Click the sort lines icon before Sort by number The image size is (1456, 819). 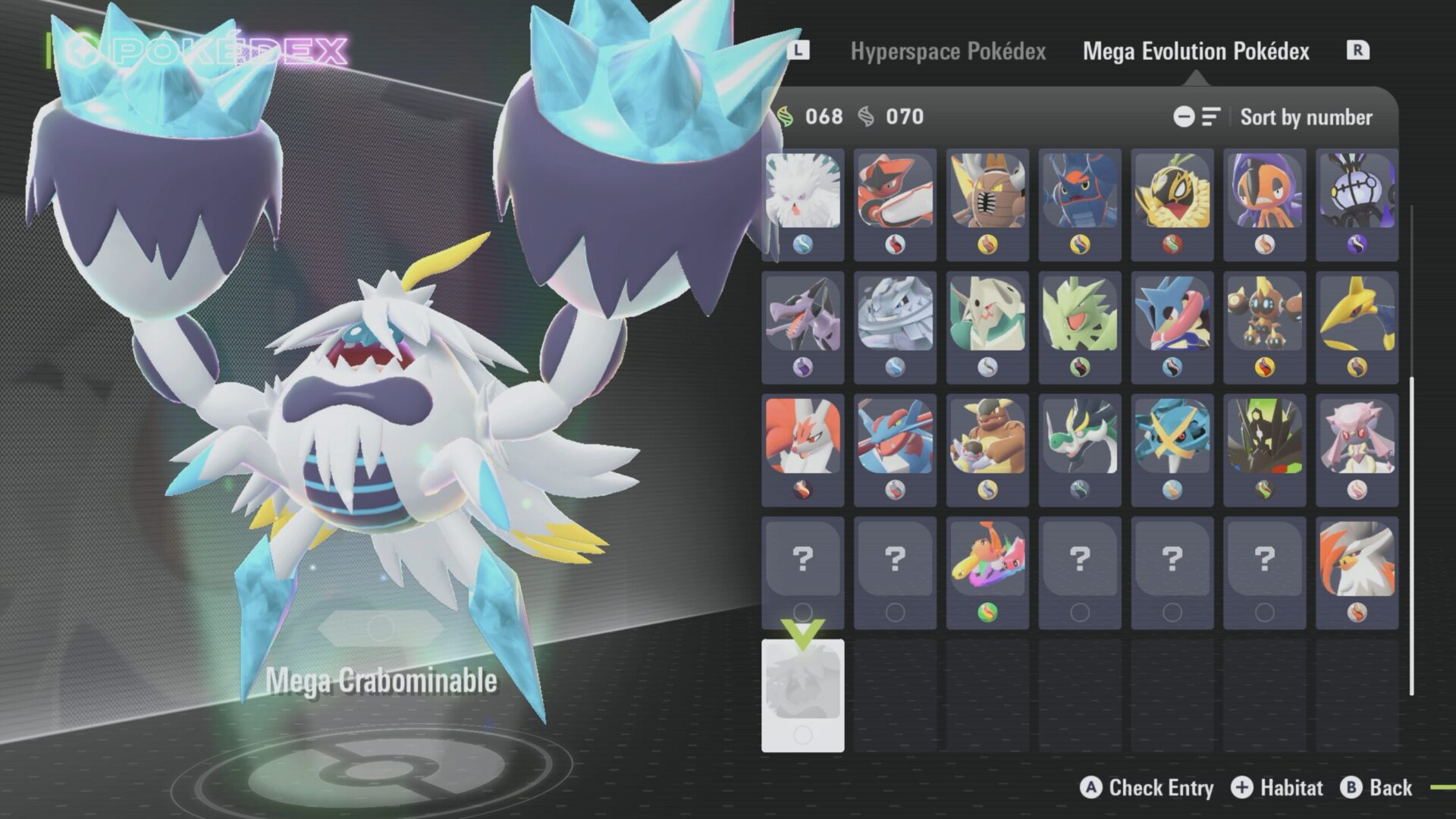point(1212,117)
